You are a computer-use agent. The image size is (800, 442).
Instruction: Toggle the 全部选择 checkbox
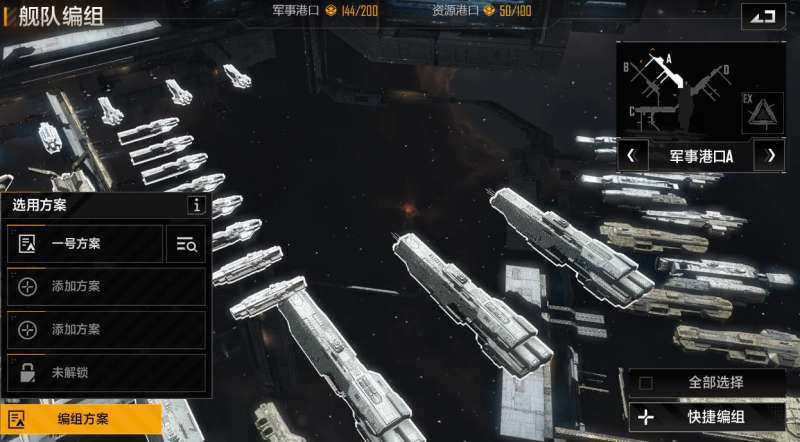[646, 383]
